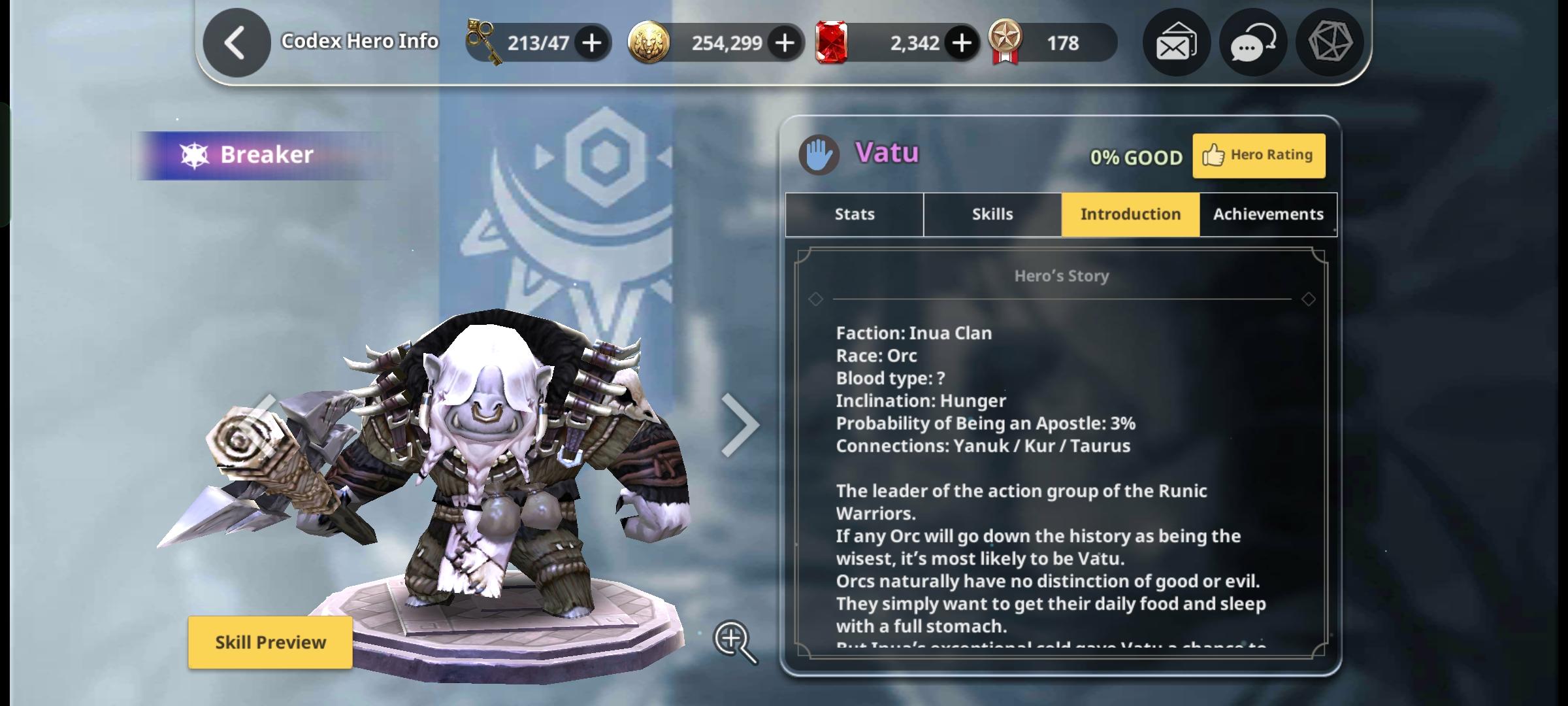Click the dice (random) icon
1568x706 pixels.
pyautogui.click(x=1330, y=42)
